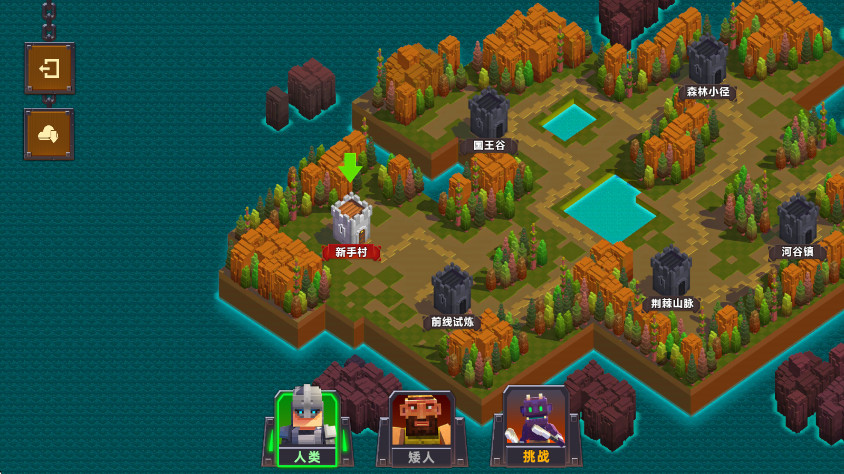Select the 前线试炼 level castle

pyautogui.click(x=452, y=290)
